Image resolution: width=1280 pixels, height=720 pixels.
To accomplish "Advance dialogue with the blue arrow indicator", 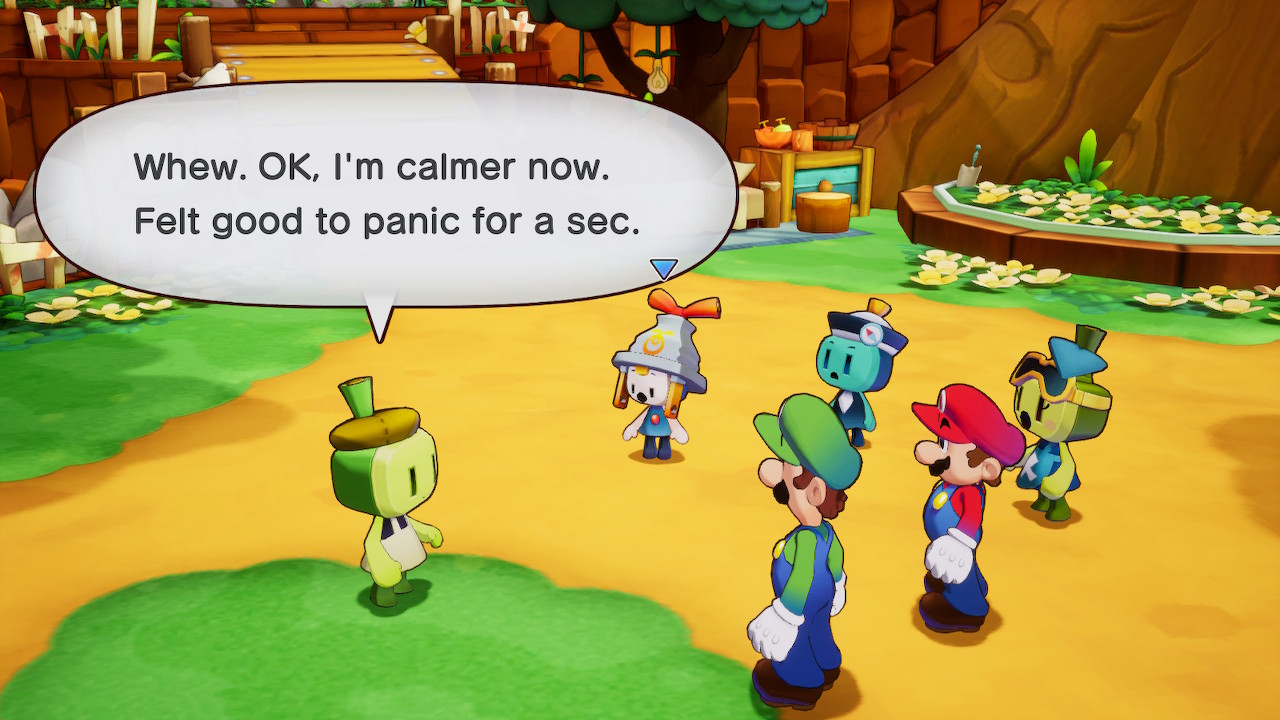I will tap(663, 268).
